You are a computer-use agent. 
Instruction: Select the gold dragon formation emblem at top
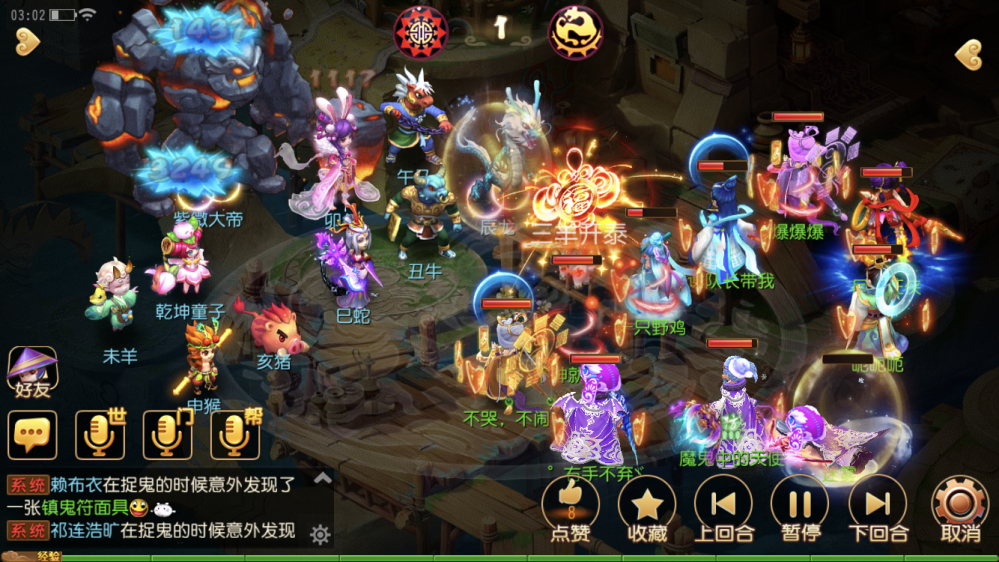pos(576,30)
